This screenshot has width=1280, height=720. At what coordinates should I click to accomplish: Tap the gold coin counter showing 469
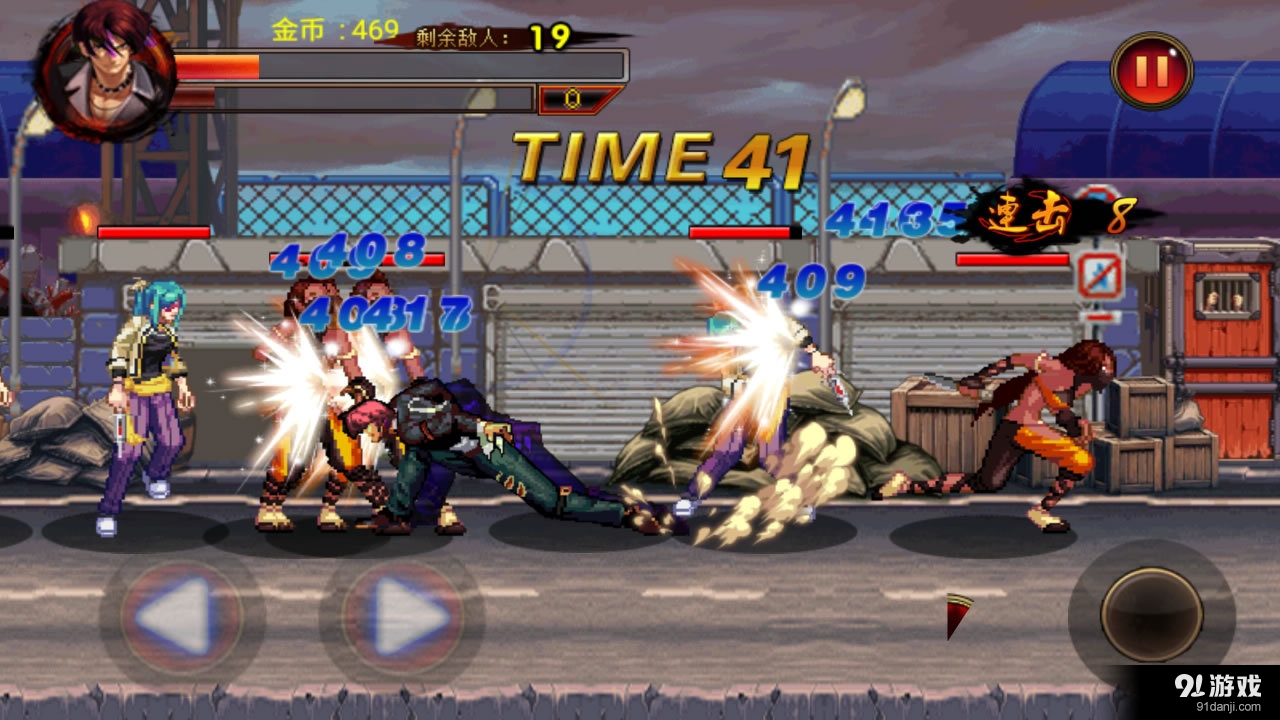(330, 30)
